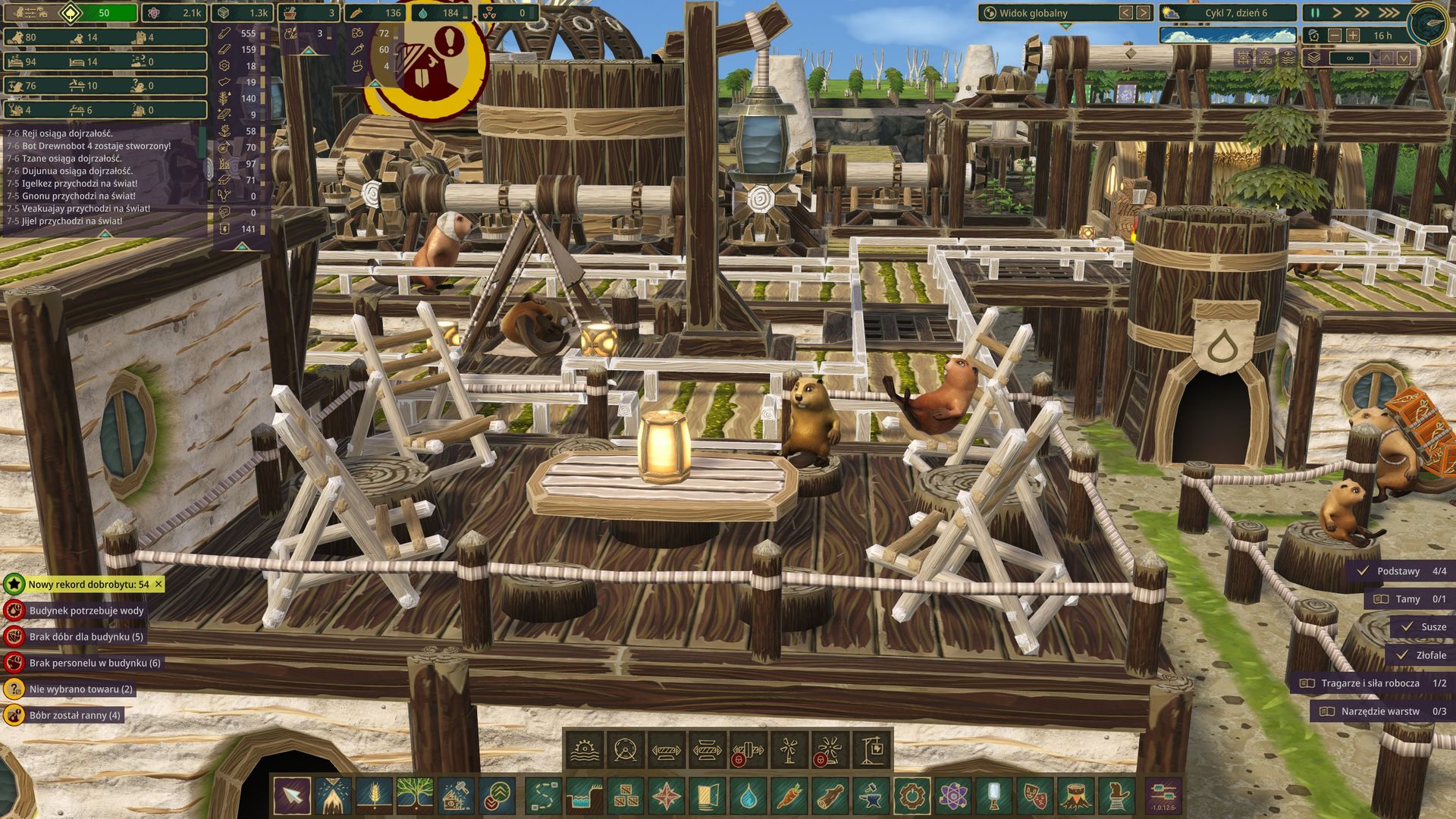Image resolution: width=1456 pixels, height=819 pixels.
Task: Open the science atom buildings category
Action: point(952,795)
